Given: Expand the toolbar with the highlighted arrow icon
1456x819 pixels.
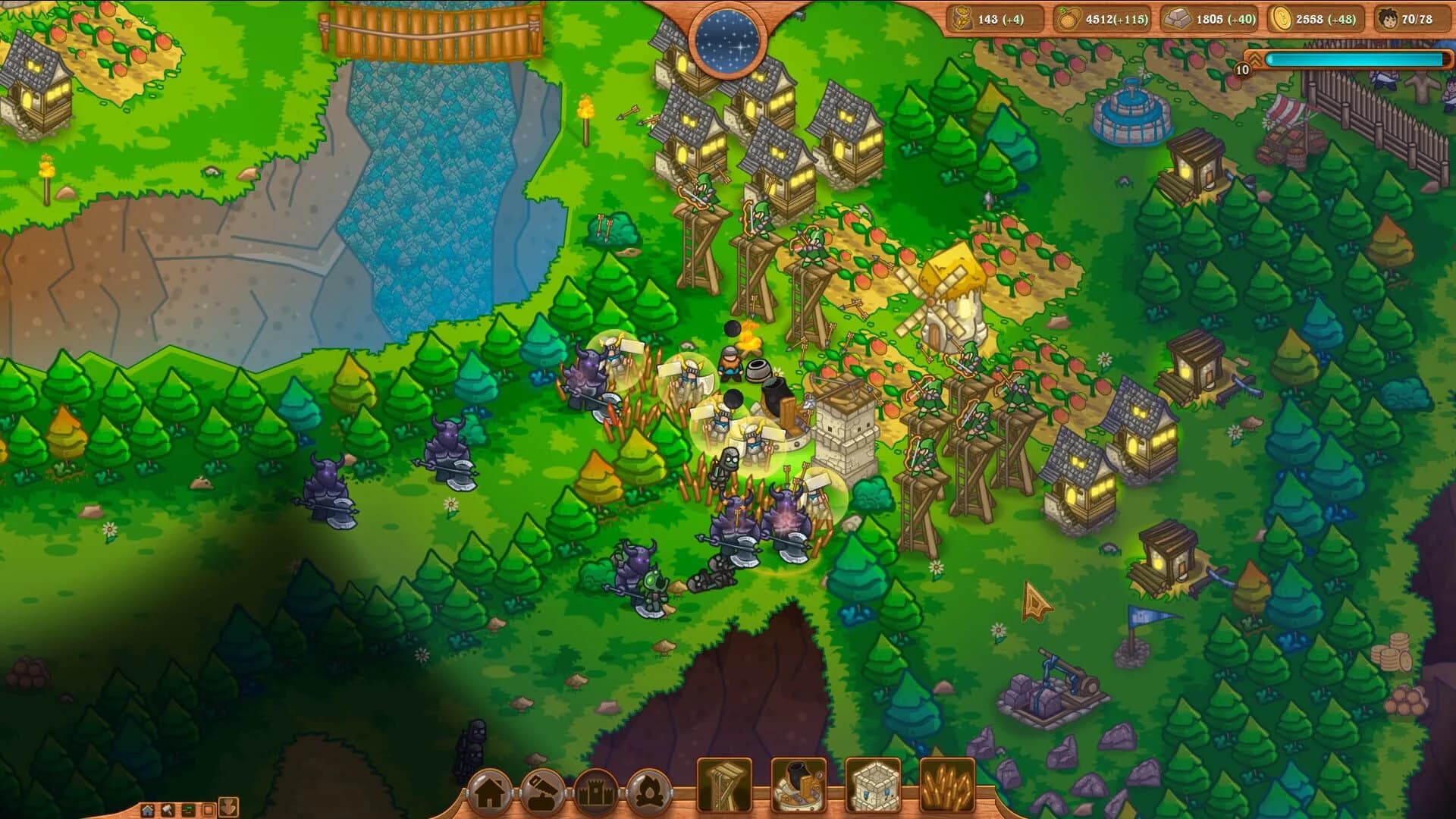Looking at the screenshot, I should pos(229,808).
